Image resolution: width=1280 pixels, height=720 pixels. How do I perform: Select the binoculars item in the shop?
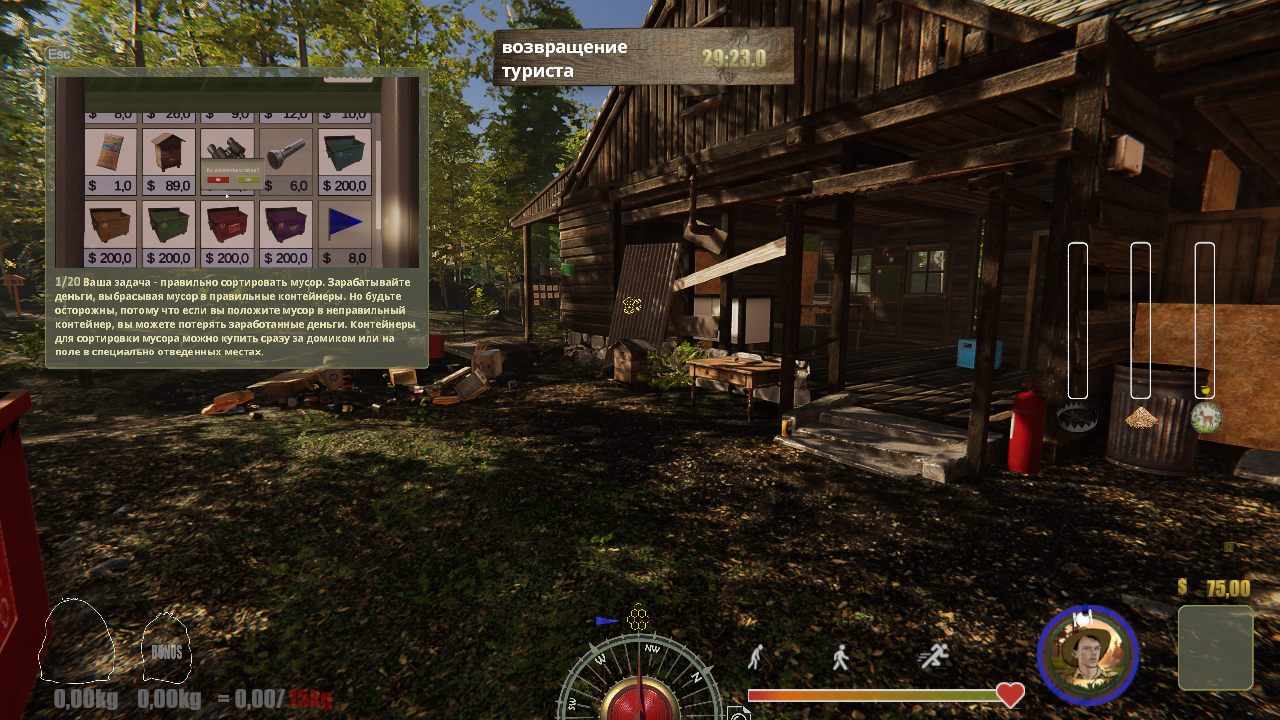(x=227, y=145)
